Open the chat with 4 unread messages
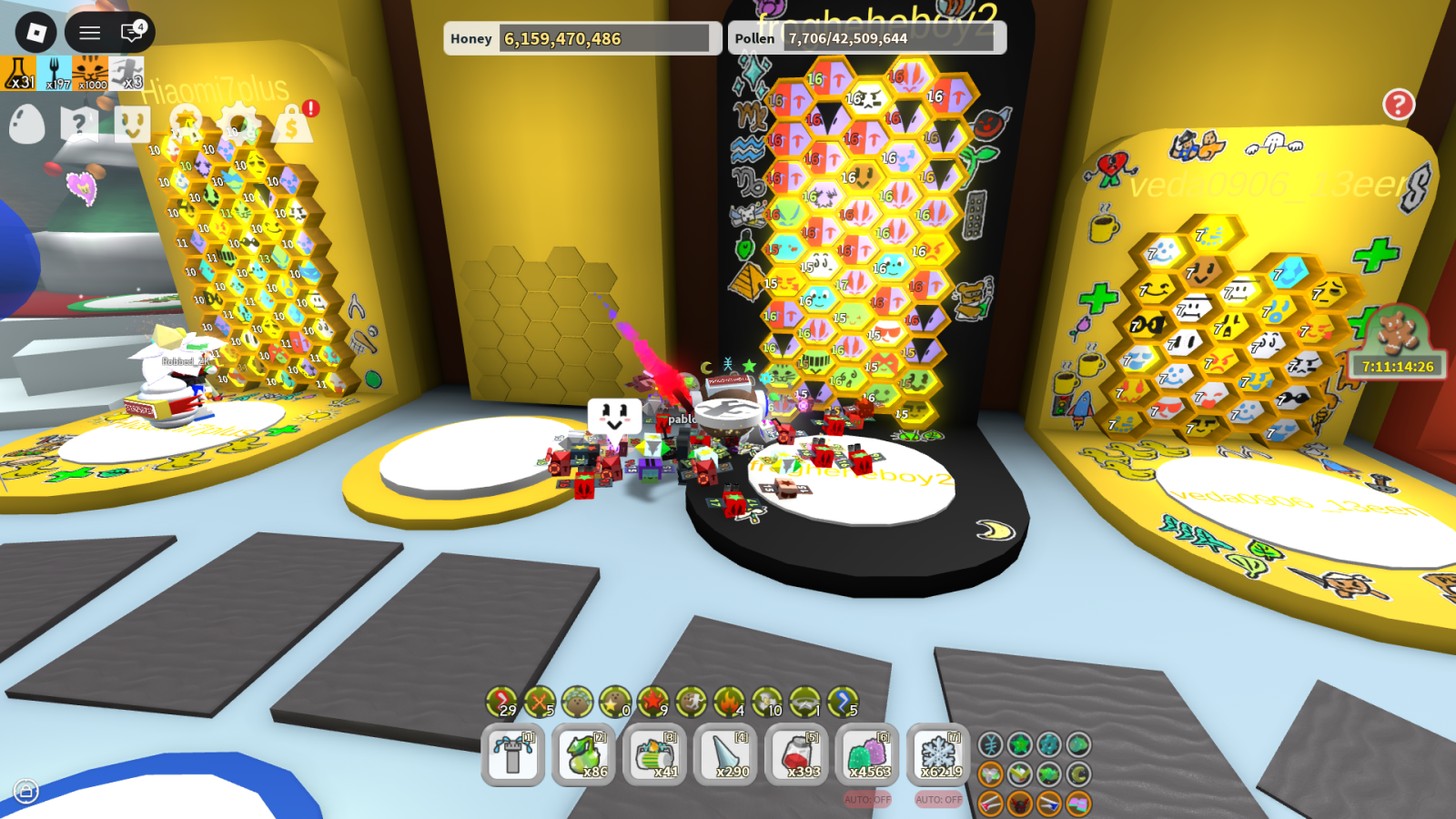 [x=132, y=33]
